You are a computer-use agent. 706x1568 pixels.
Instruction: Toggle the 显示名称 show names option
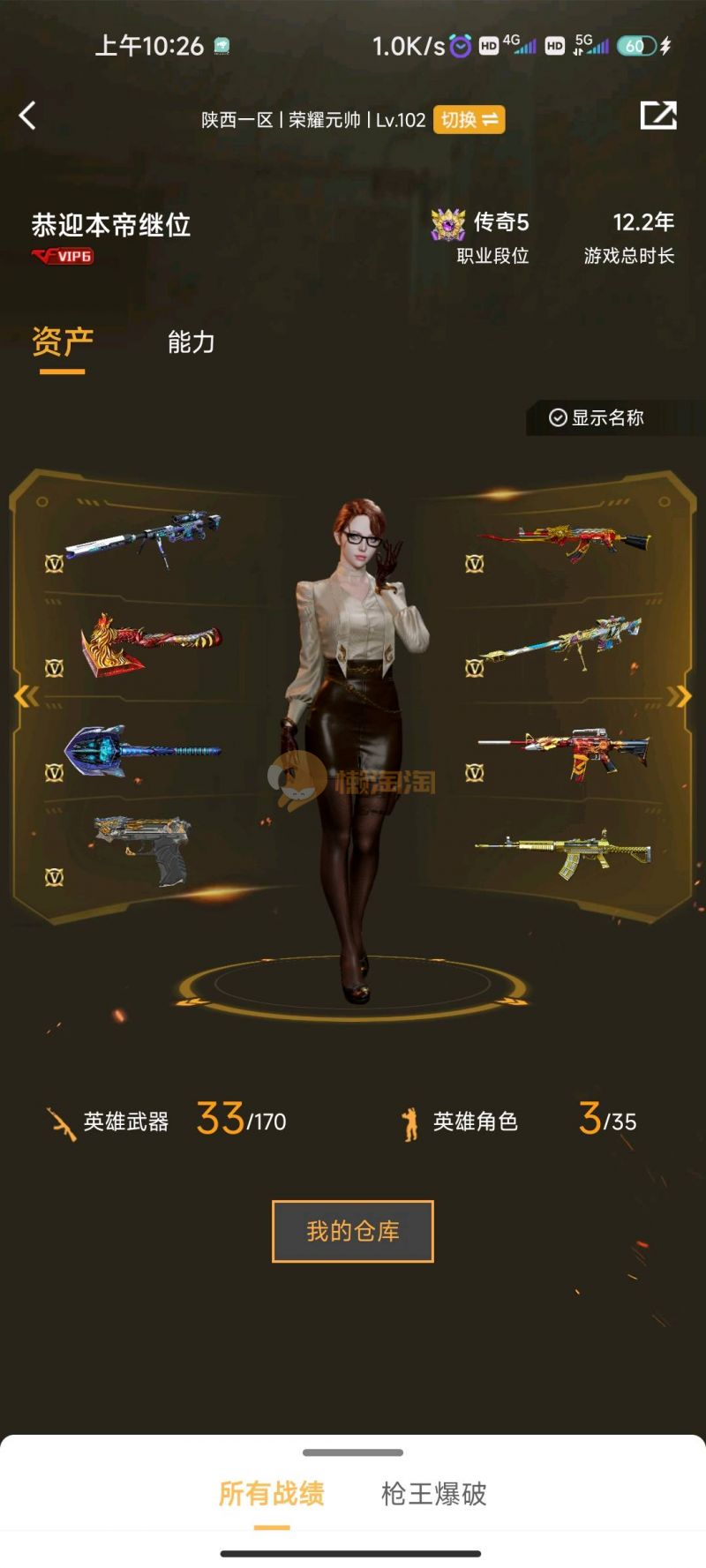[597, 417]
